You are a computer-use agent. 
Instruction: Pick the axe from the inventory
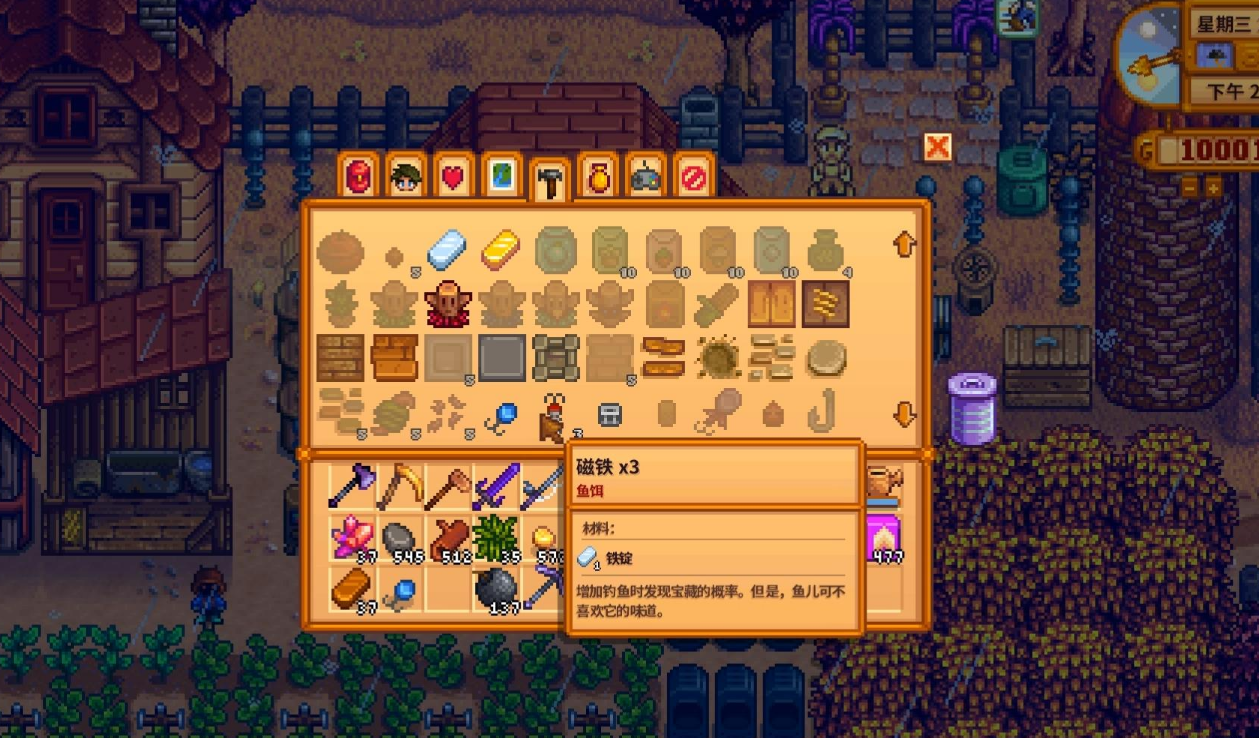[x=351, y=487]
